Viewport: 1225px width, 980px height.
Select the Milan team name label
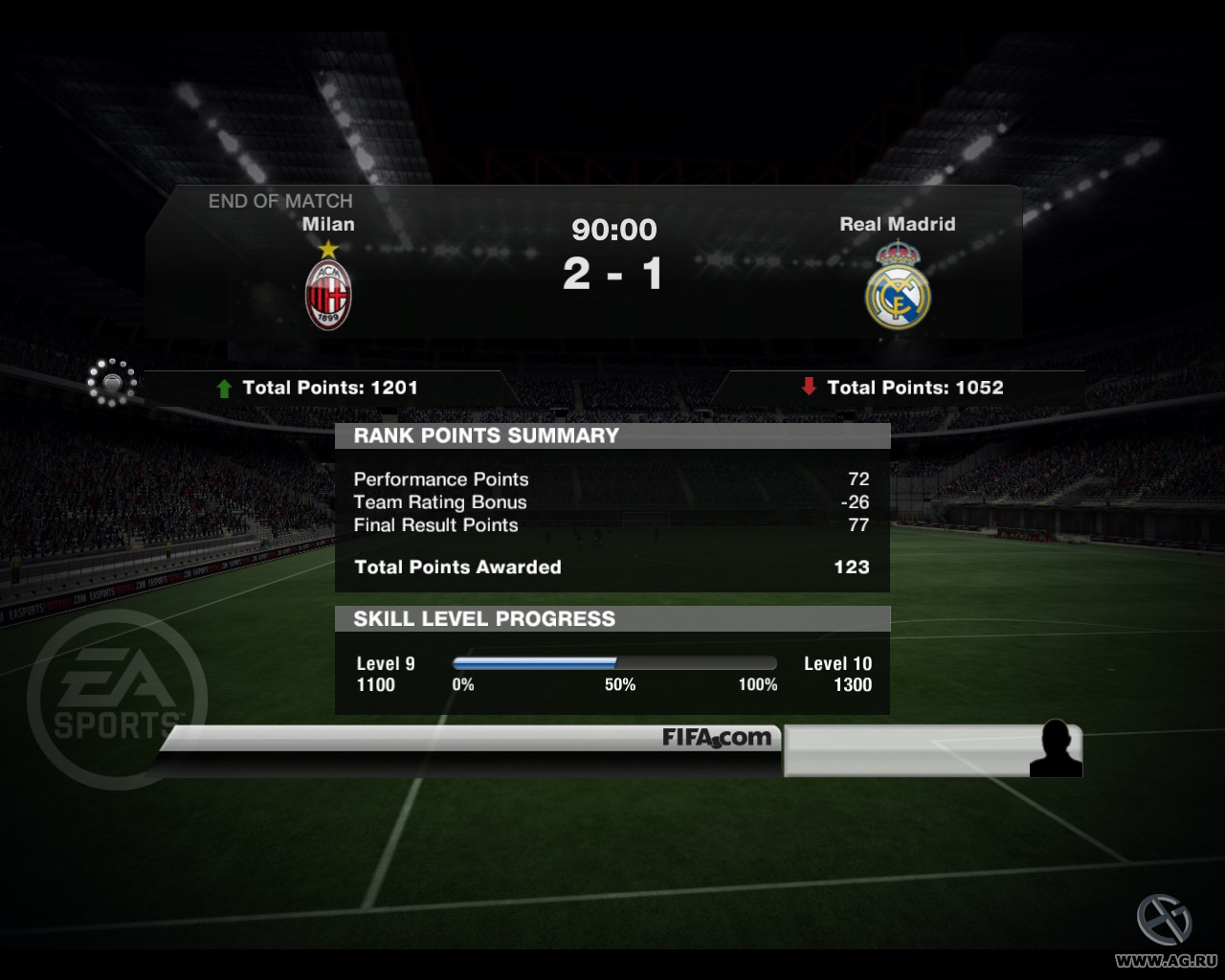[328, 224]
